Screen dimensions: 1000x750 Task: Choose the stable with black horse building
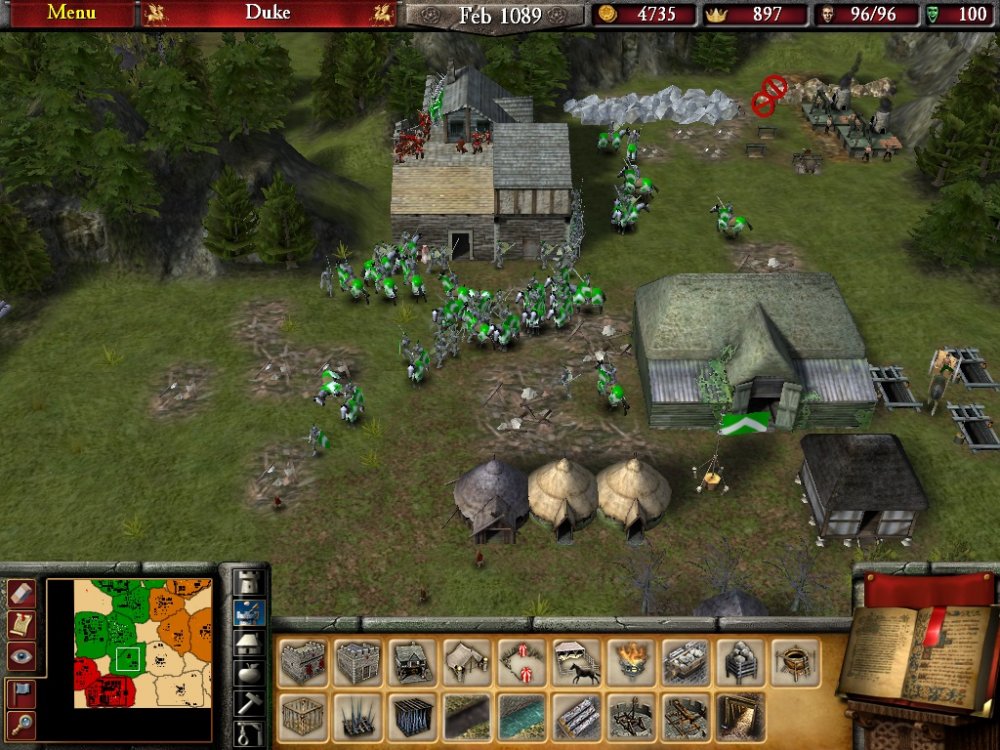576,662
